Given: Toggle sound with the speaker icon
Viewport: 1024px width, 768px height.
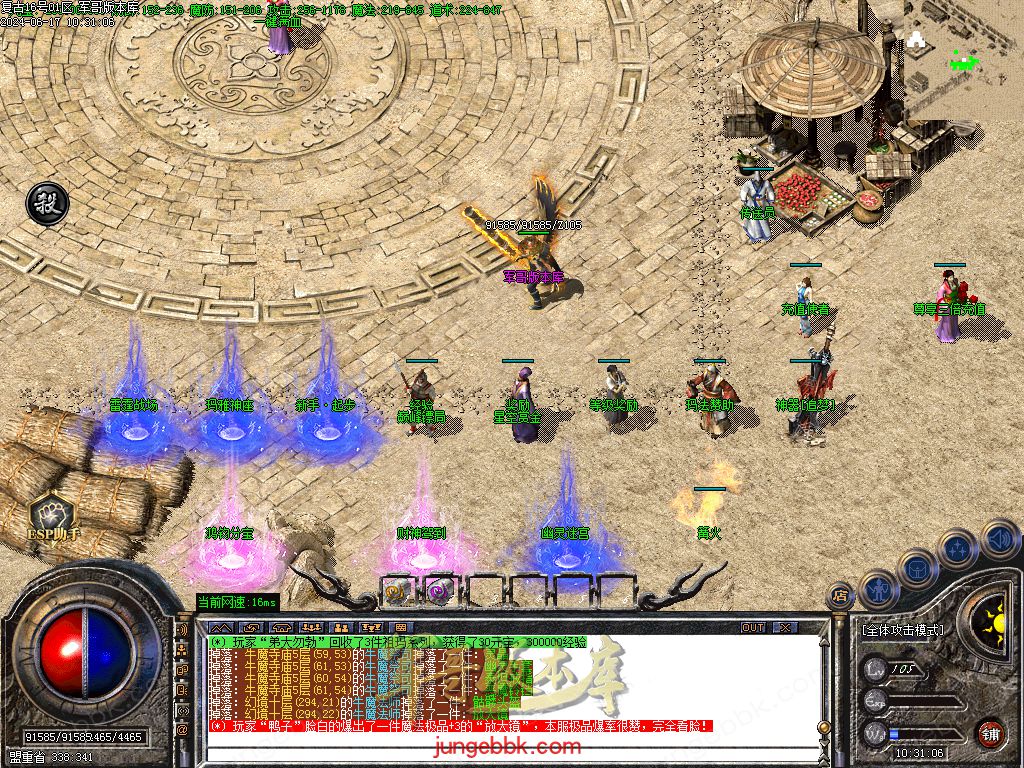Looking at the screenshot, I should click(x=1000, y=538).
